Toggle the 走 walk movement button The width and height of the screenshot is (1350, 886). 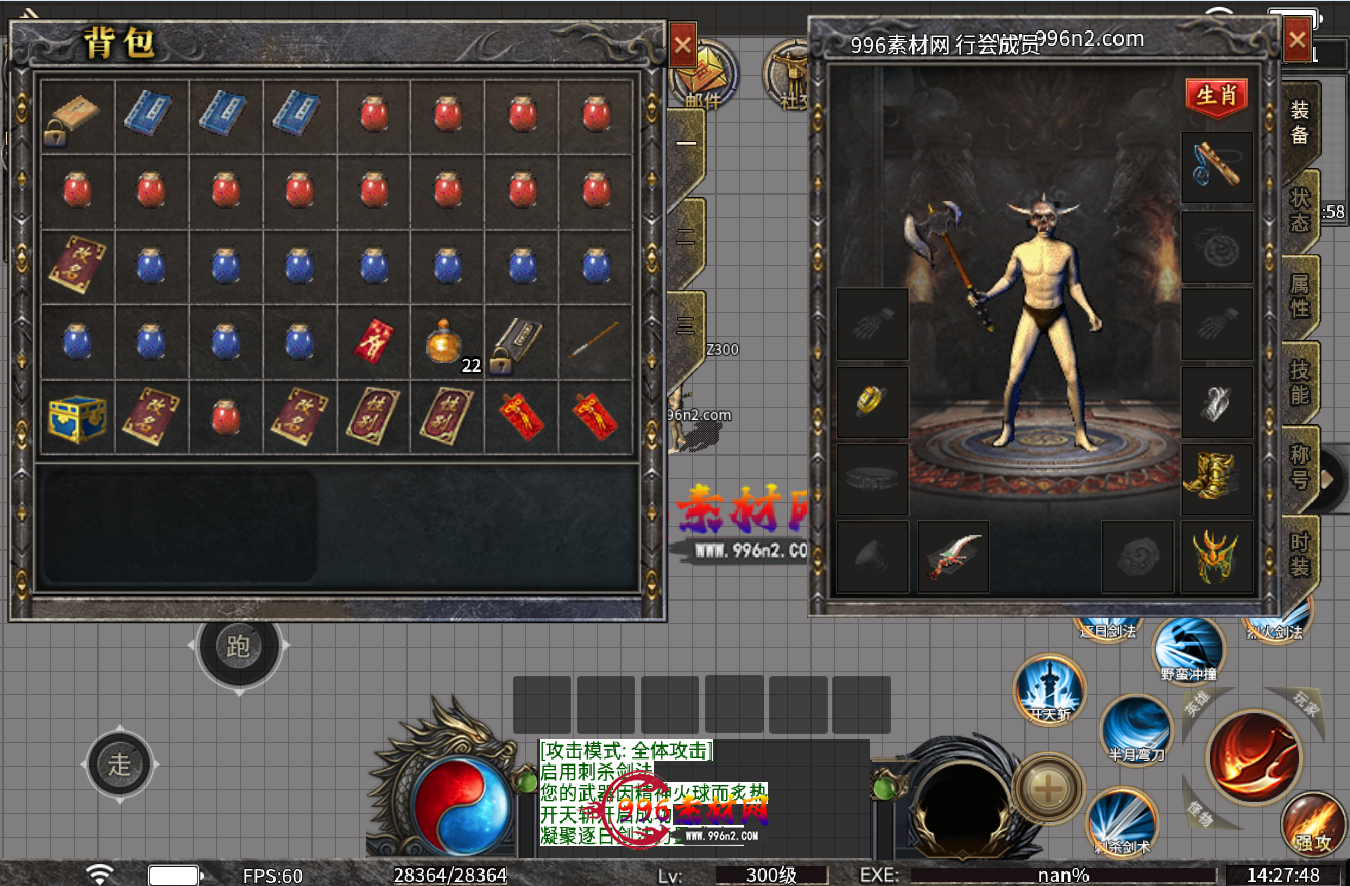(119, 766)
